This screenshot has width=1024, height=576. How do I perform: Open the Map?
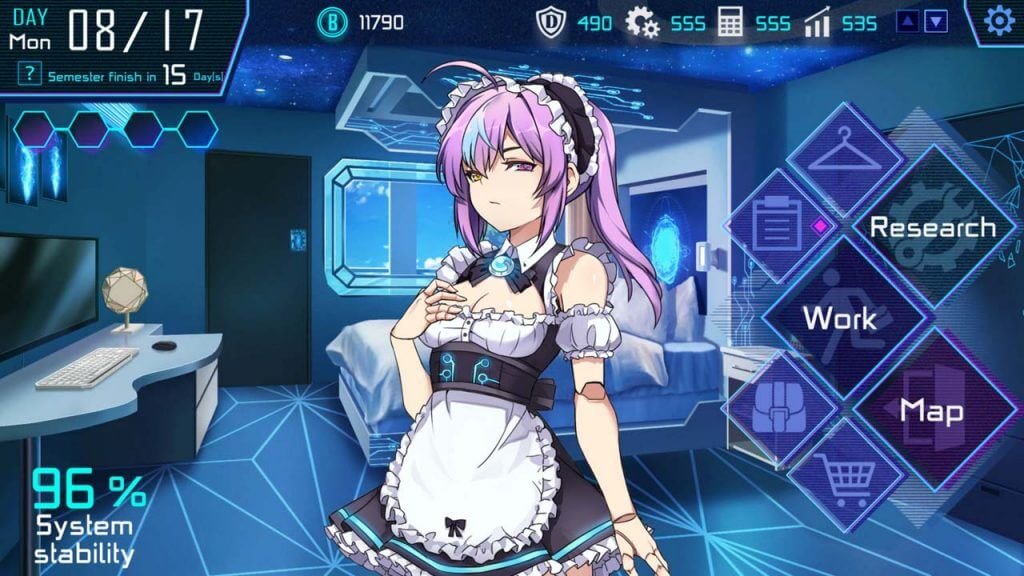(x=931, y=409)
